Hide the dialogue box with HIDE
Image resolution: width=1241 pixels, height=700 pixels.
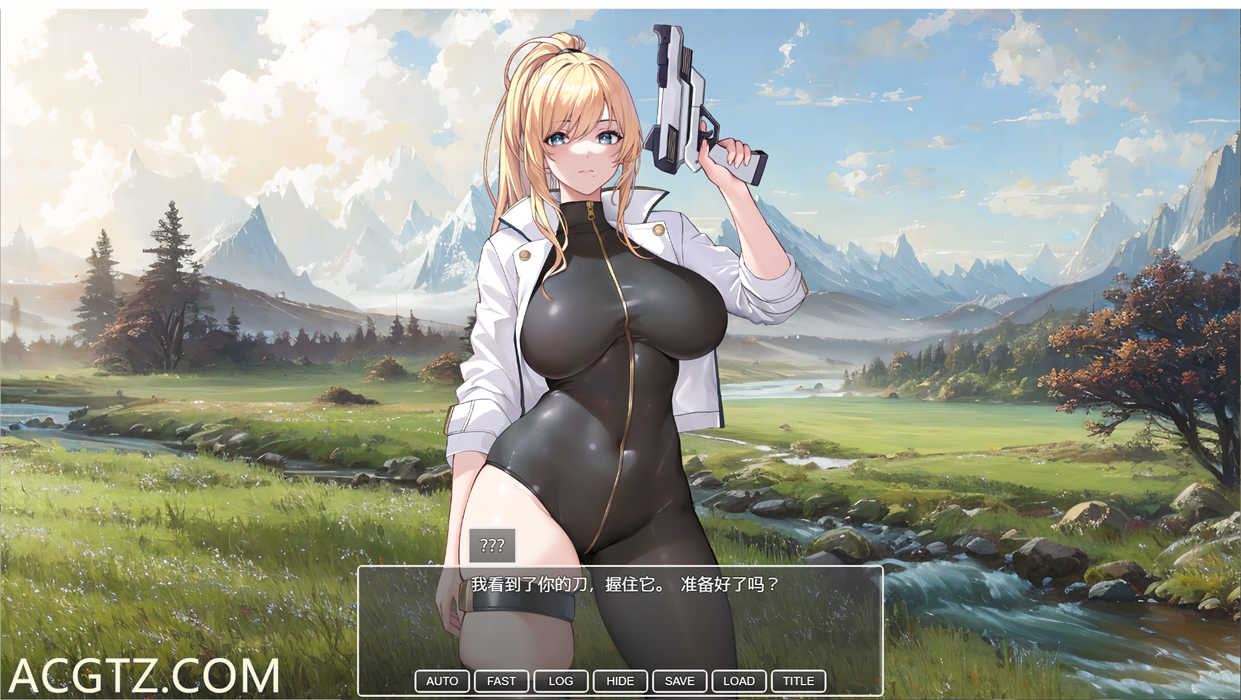620,681
